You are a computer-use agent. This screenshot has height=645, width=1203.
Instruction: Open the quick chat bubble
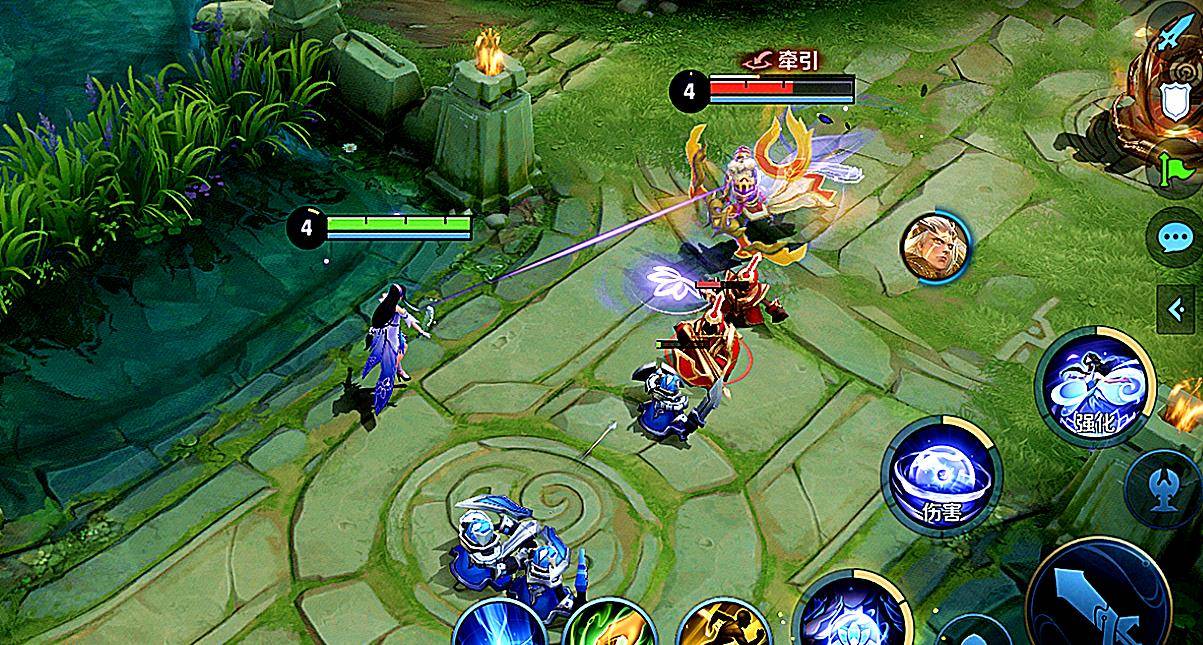tap(1173, 238)
